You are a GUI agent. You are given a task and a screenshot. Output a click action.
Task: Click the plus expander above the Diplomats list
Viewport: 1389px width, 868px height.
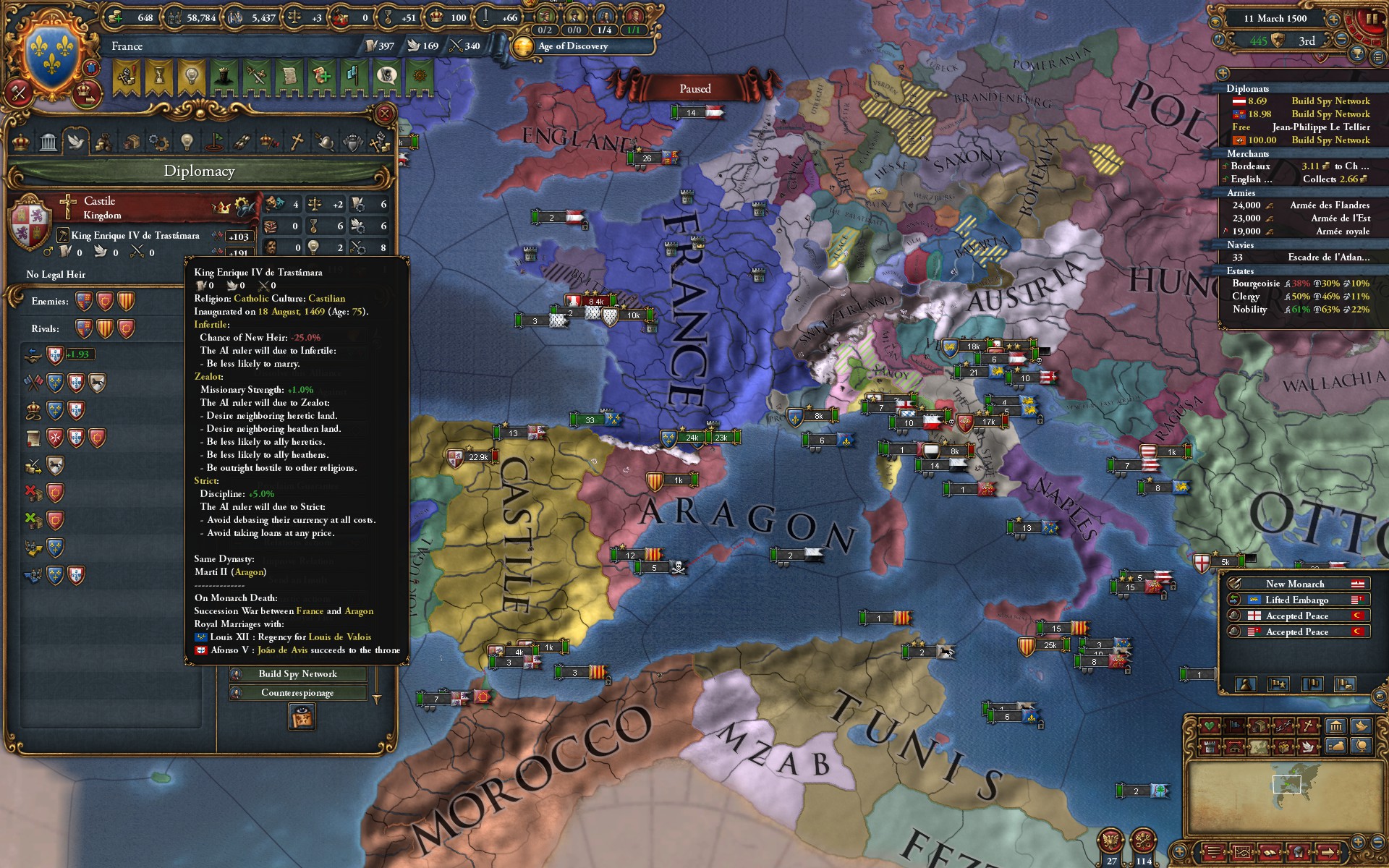point(1223,74)
